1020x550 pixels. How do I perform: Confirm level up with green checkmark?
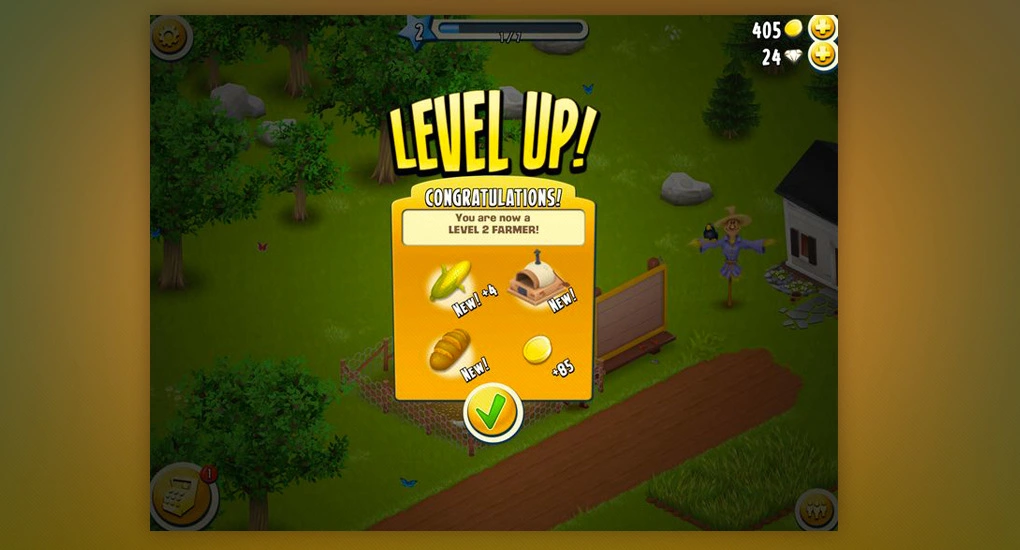492,412
